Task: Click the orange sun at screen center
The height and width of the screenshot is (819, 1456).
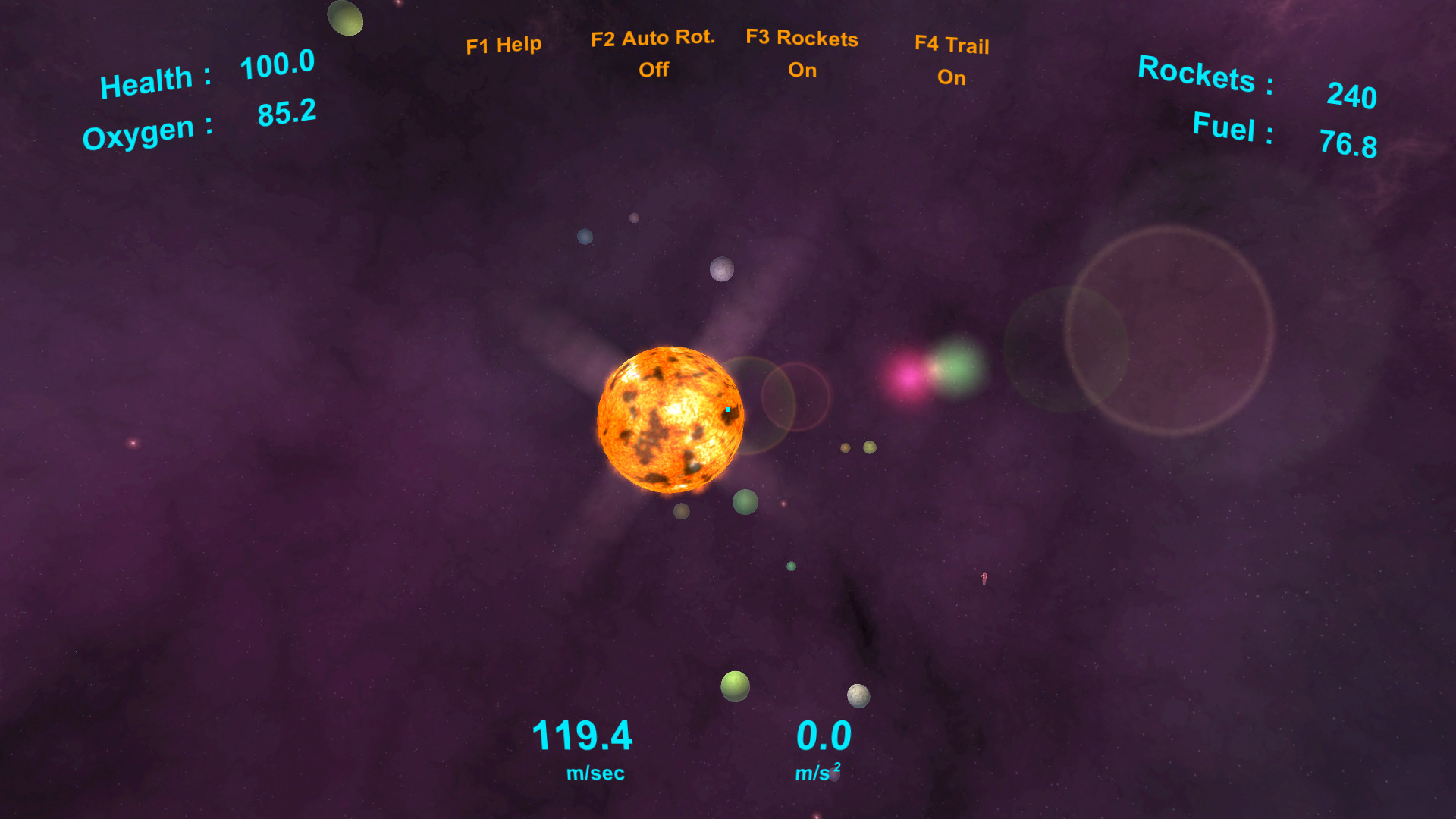Action: point(671,421)
